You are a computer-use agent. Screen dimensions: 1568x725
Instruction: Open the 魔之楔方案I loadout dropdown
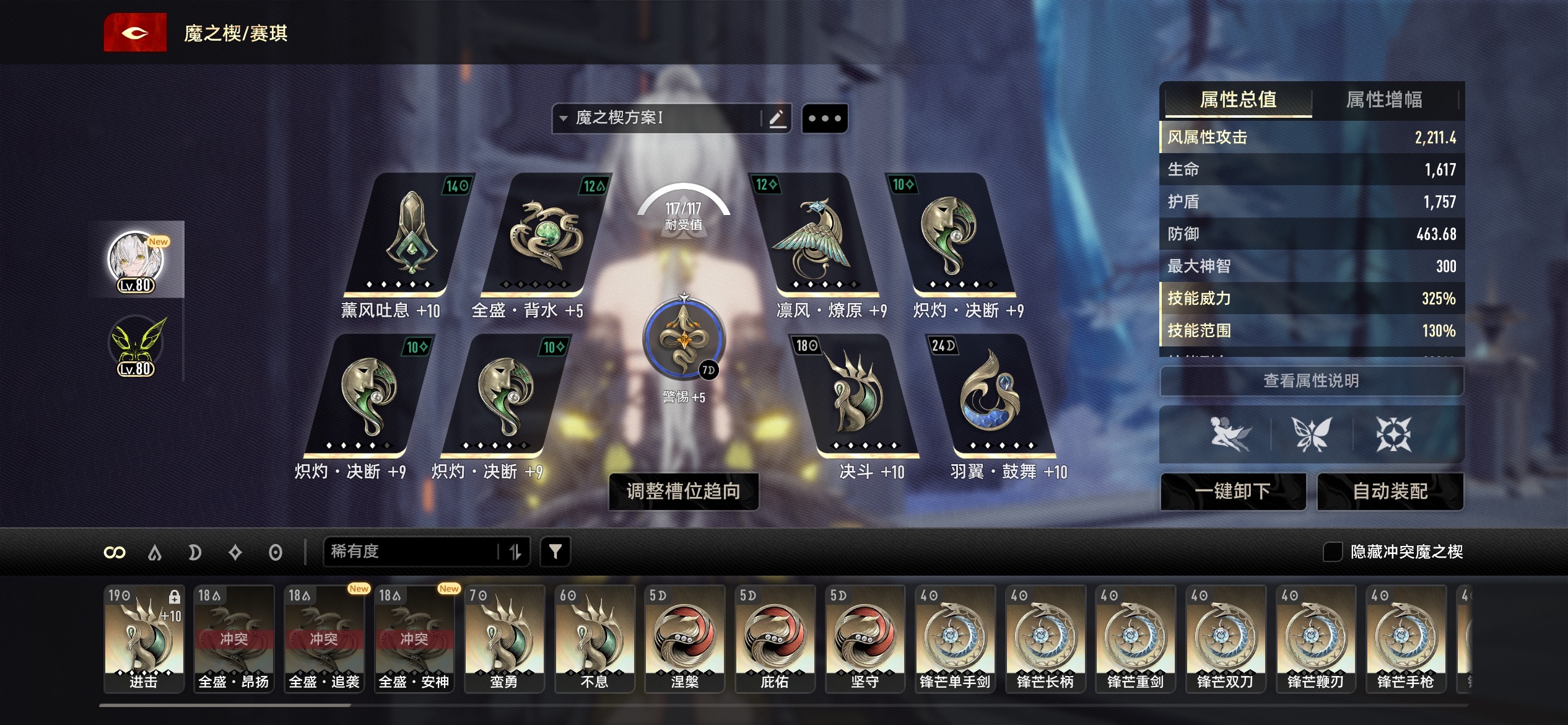tap(656, 118)
